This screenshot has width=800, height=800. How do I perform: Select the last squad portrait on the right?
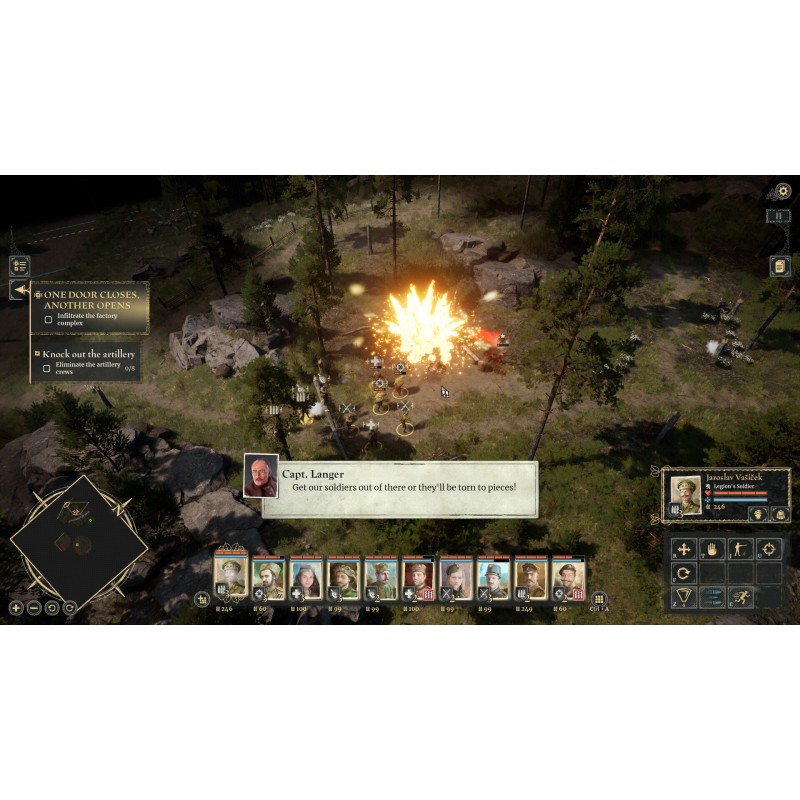(566, 578)
